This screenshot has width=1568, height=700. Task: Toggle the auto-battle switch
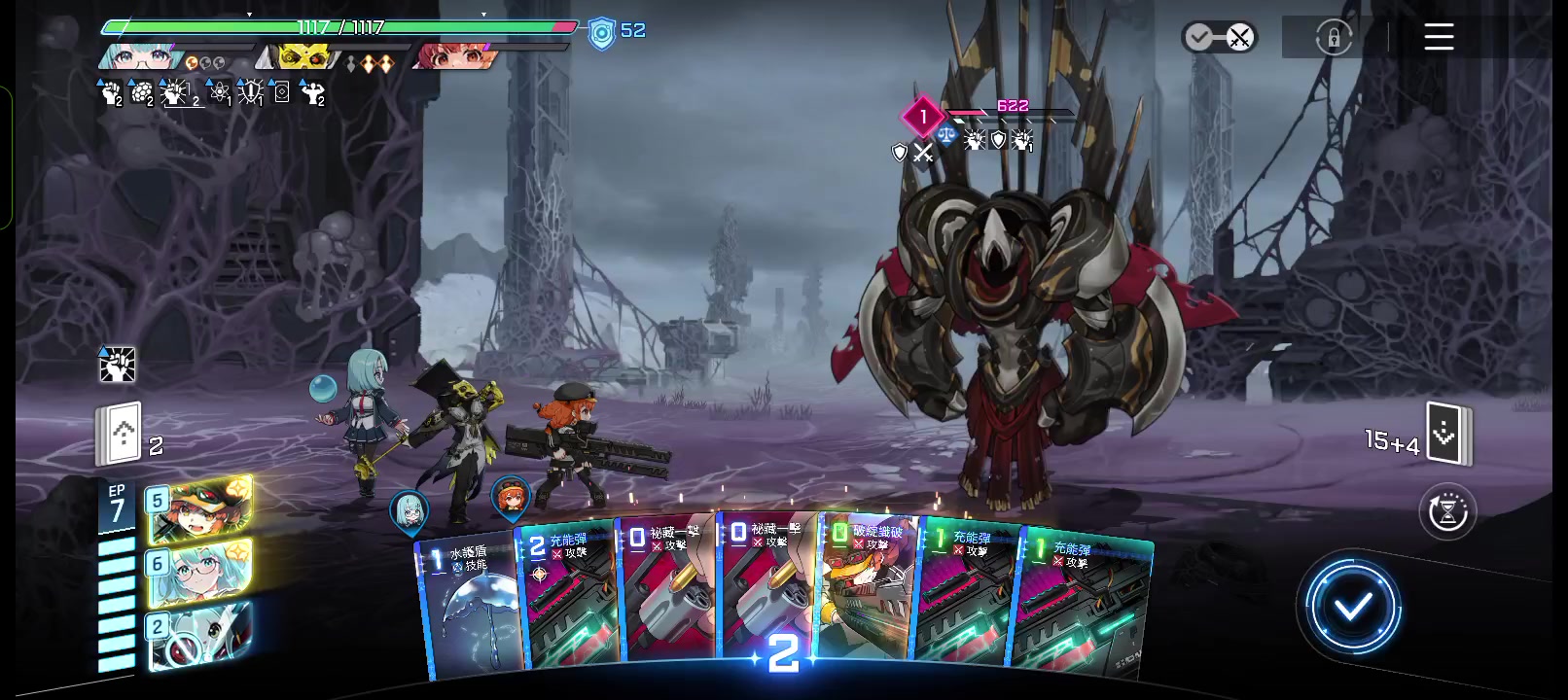1219,38
